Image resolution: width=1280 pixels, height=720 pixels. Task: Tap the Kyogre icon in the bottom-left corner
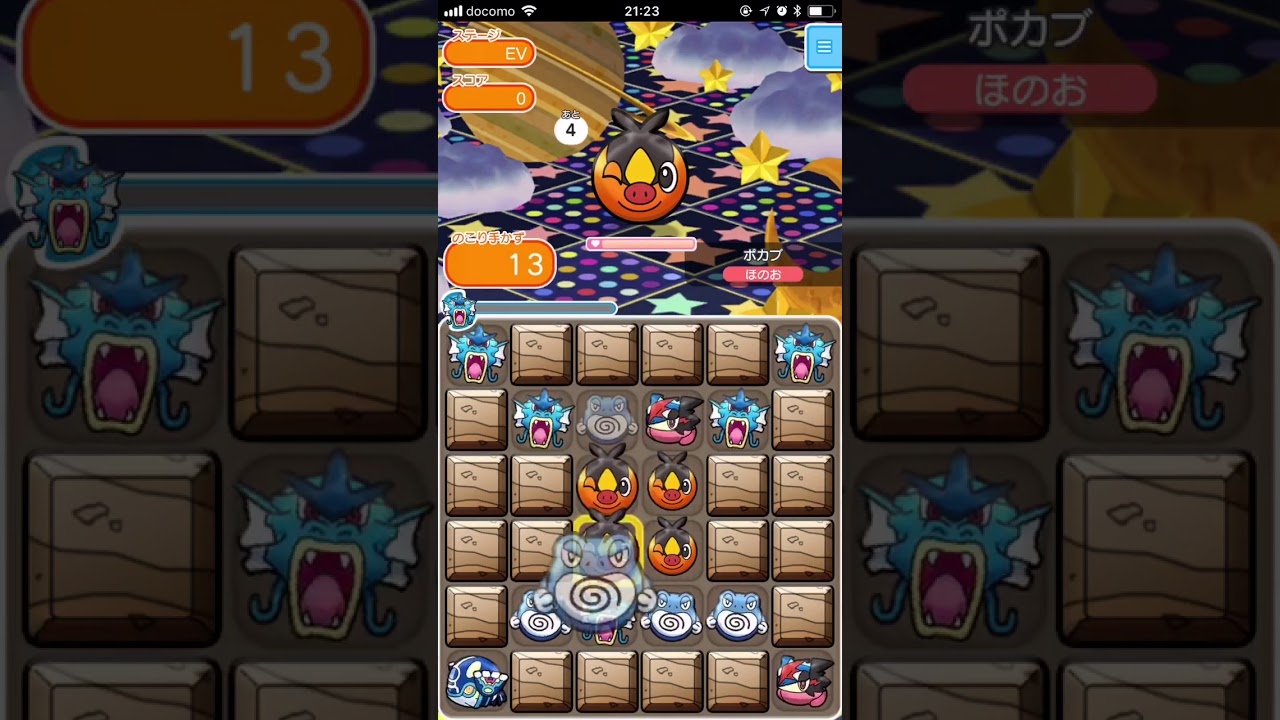(475, 681)
